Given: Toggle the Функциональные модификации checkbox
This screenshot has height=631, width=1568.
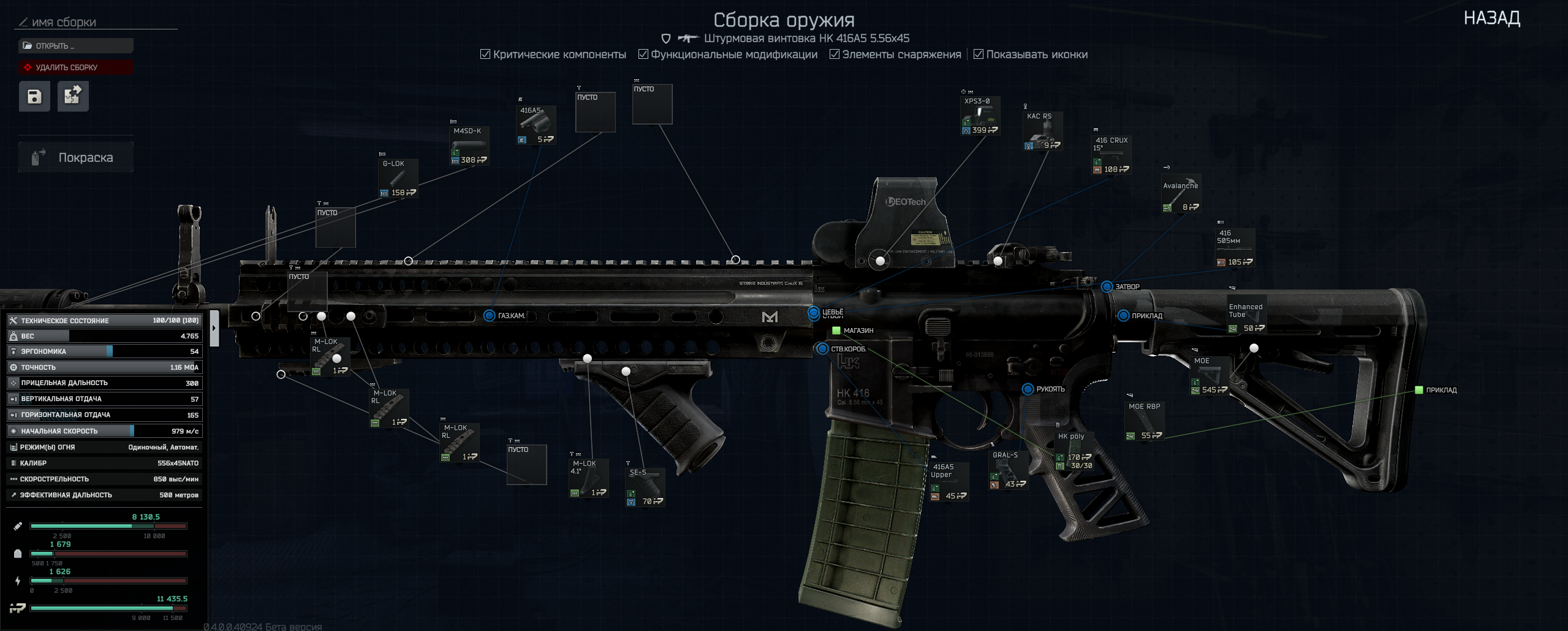Looking at the screenshot, I should [x=643, y=55].
